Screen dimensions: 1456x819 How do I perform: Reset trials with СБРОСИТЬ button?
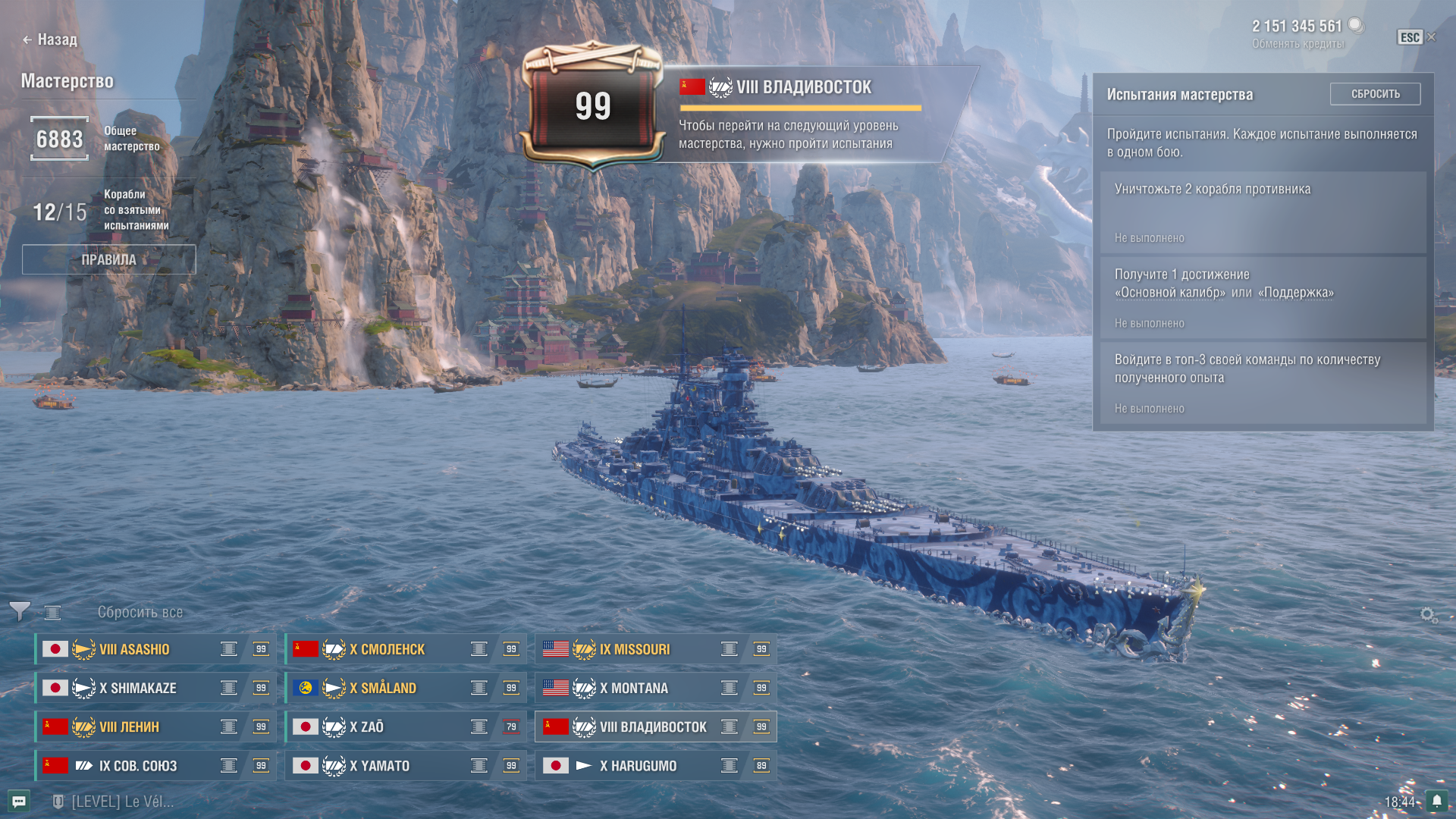tap(1375, 94)
